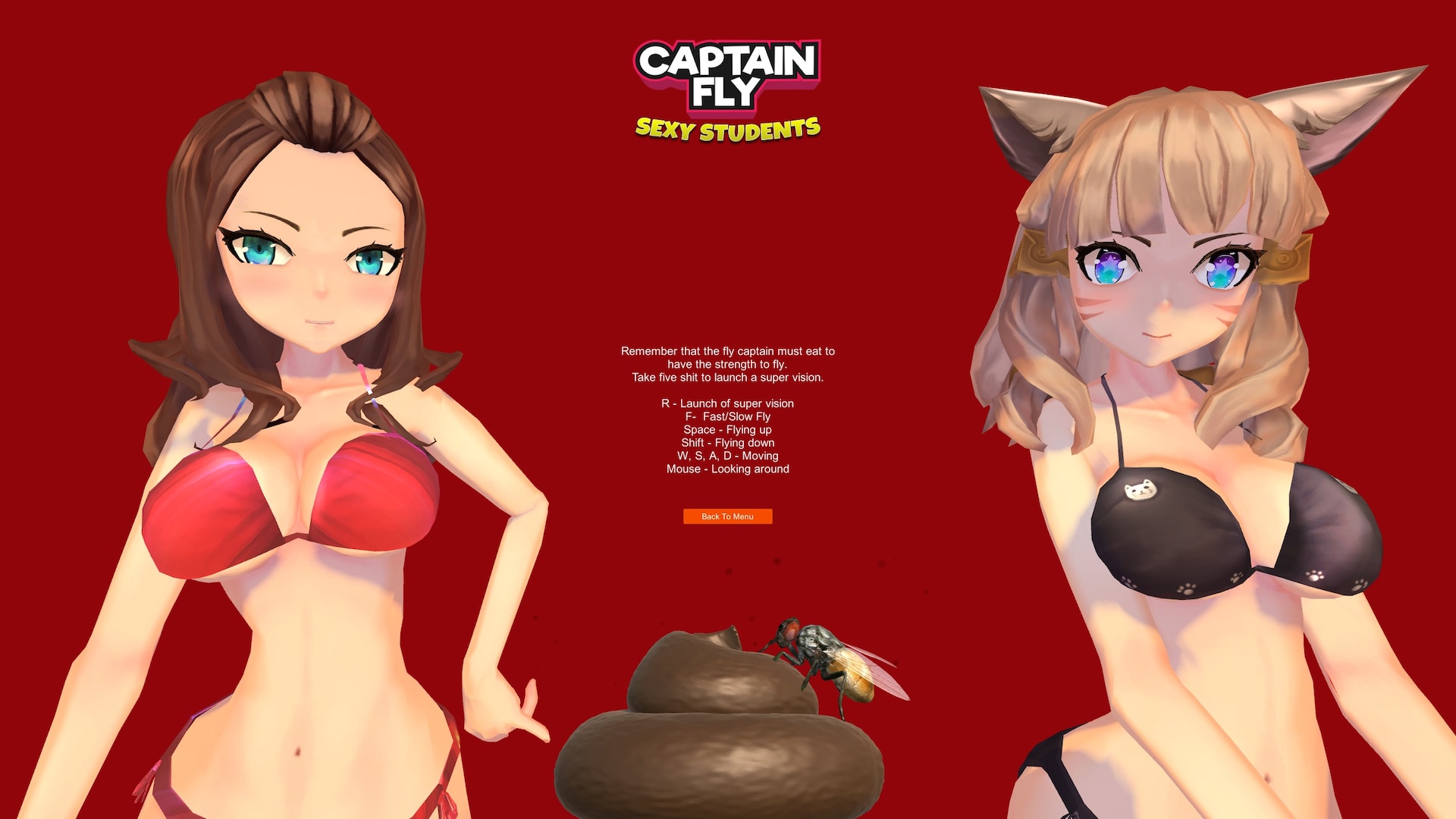Click the Back To Menu button

[727, 516]
